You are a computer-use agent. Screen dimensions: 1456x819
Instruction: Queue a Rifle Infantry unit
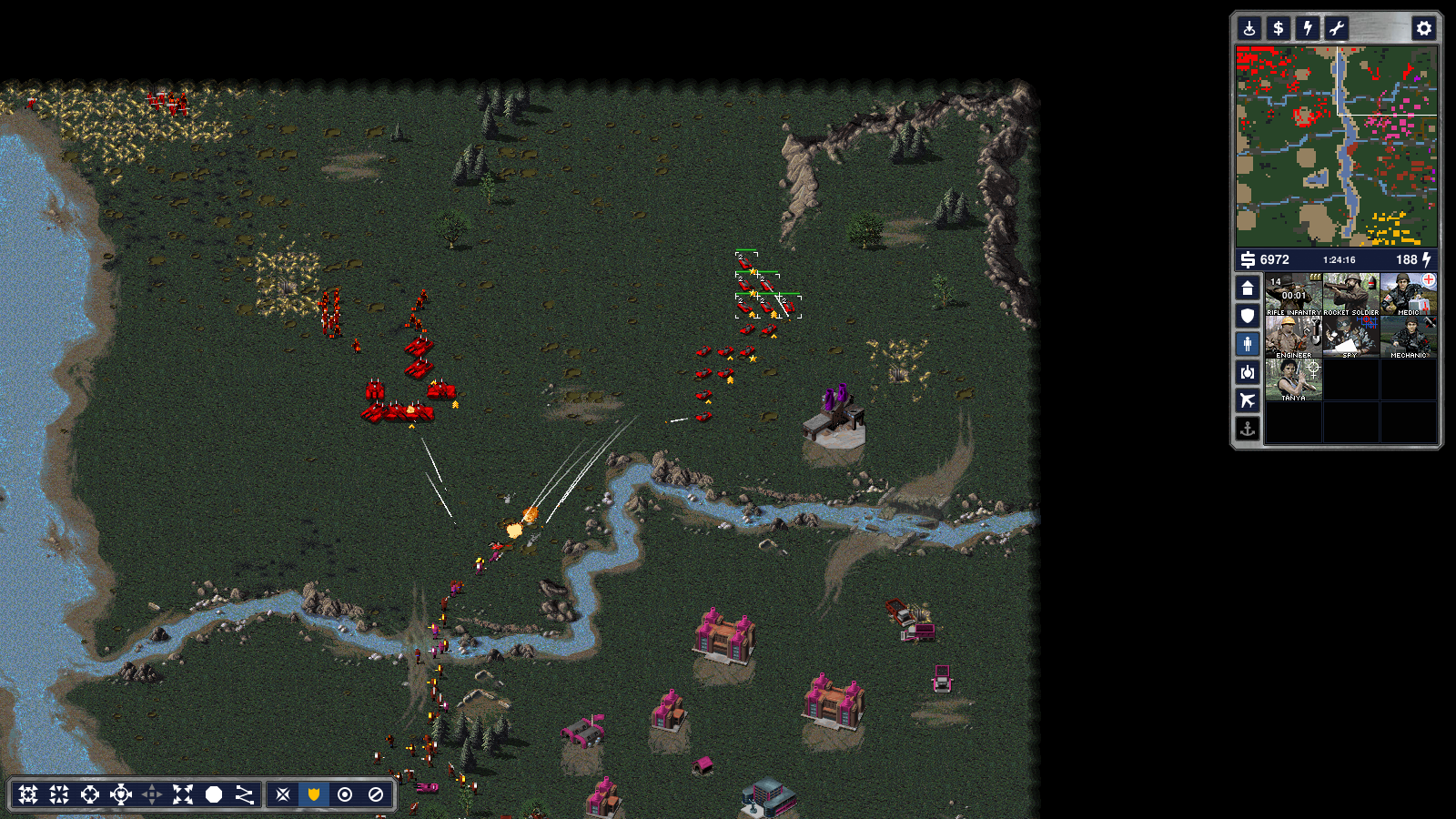pos(1293,294)
